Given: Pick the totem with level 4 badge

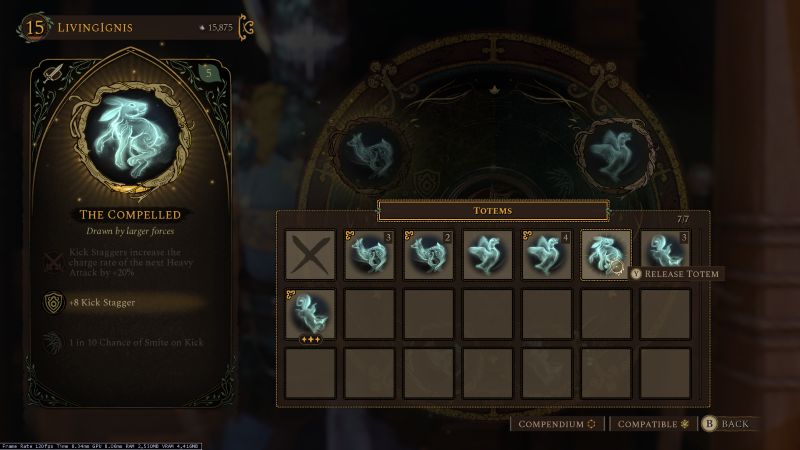Looking at the screenshot, I should tap(546, 255).
